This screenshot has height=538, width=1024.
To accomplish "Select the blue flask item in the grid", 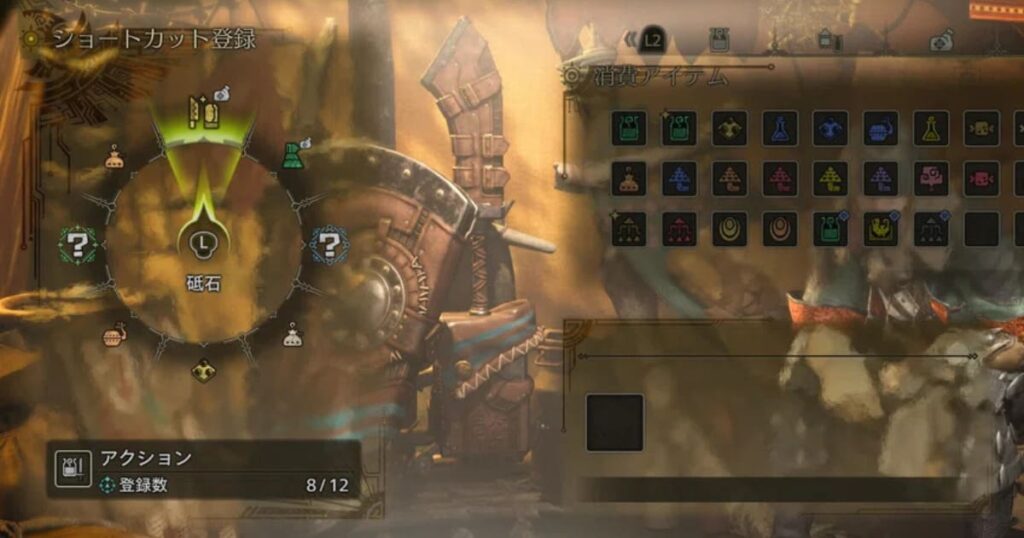I will 780,128.
